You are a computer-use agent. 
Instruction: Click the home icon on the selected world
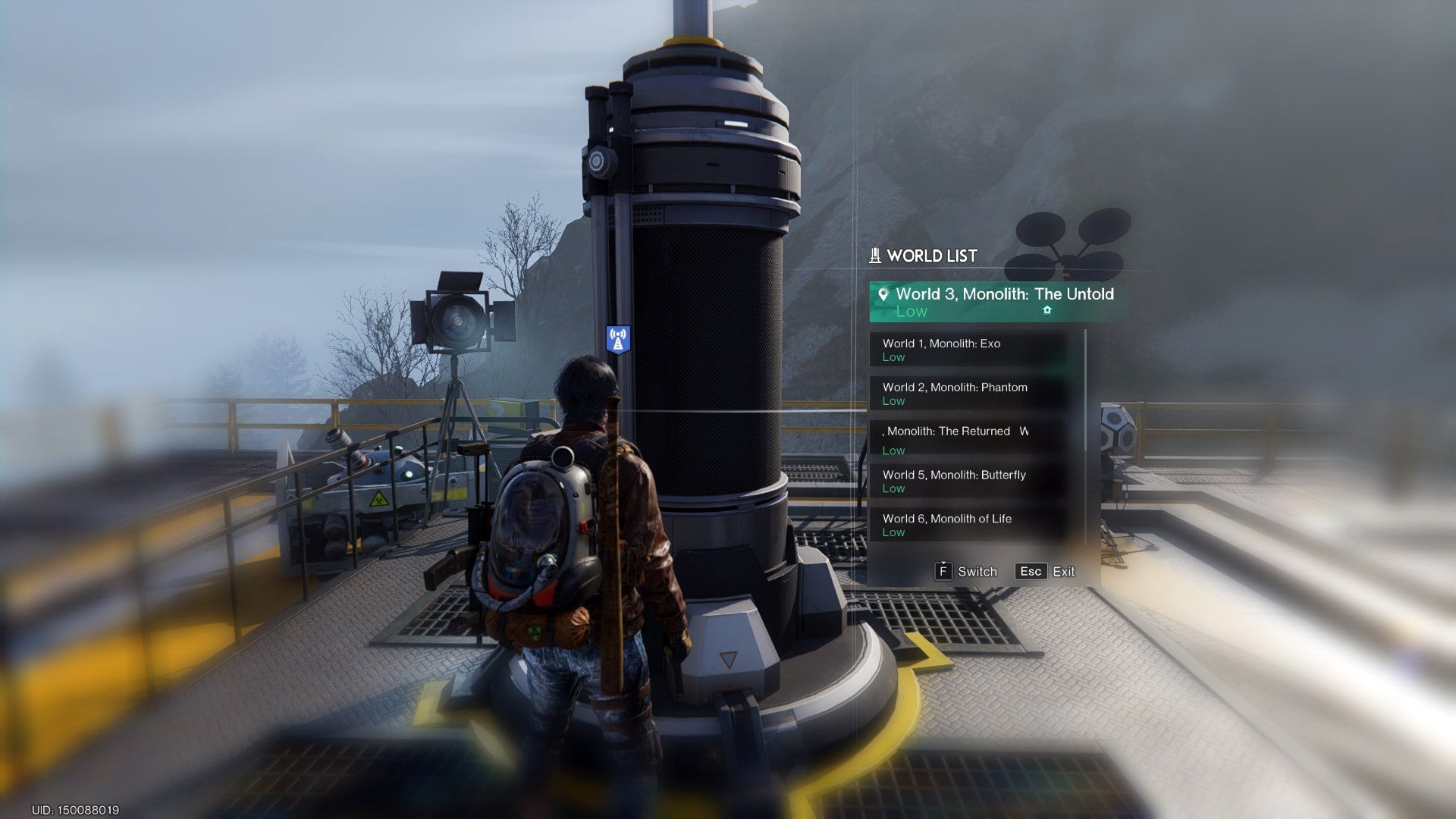(1048, 311)
